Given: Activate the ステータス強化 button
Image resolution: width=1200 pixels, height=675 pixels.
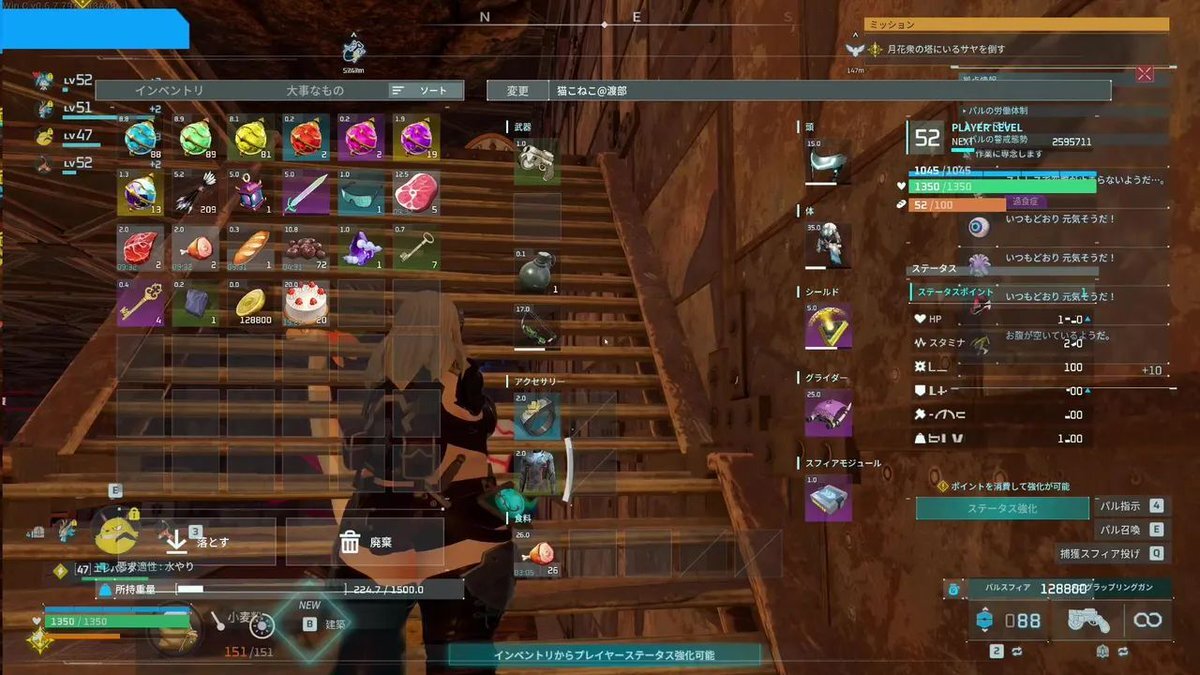Looking at the screenshot, I should (1001, 508).
